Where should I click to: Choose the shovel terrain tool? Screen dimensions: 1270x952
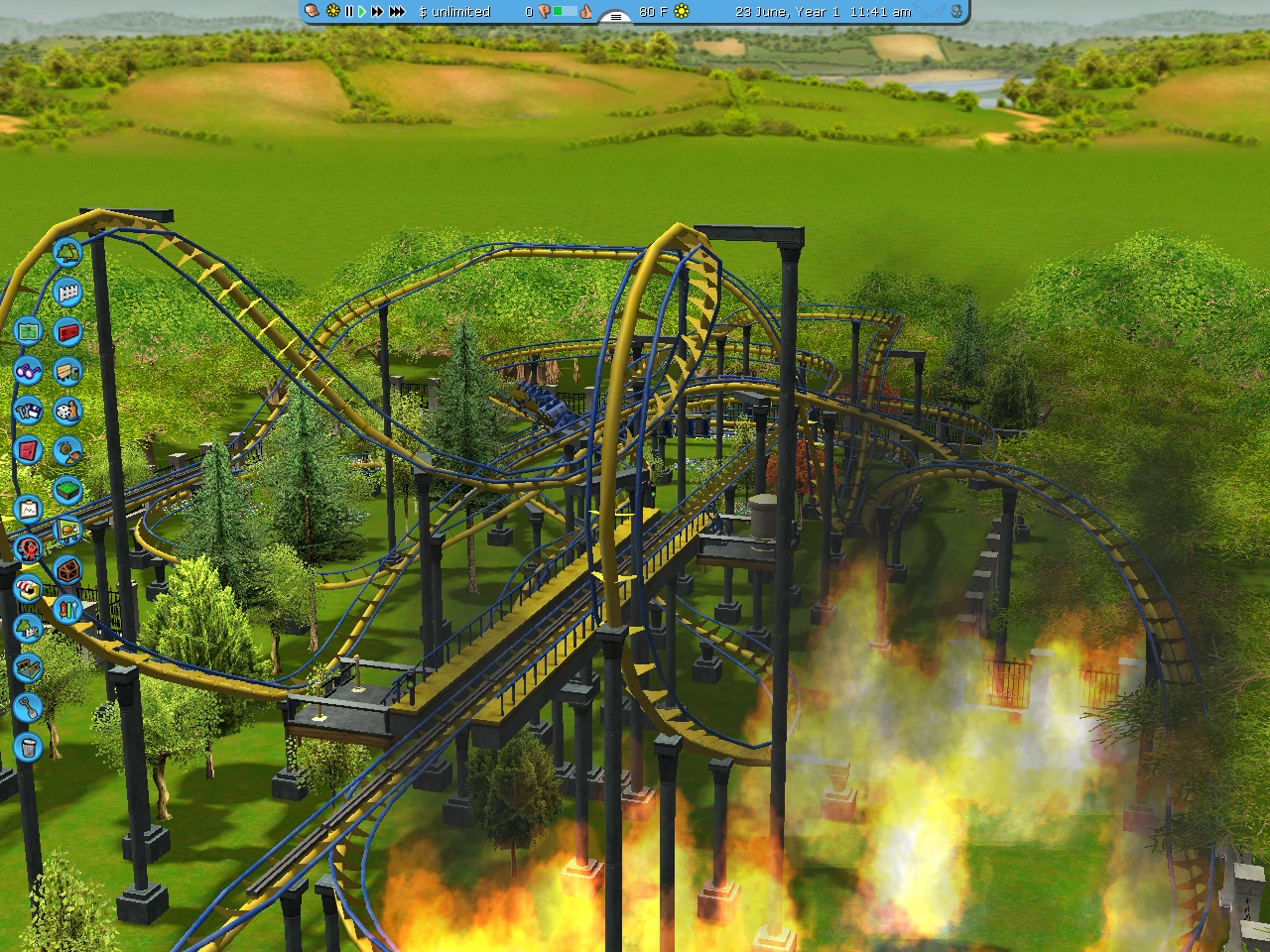(x=28, y=707)
